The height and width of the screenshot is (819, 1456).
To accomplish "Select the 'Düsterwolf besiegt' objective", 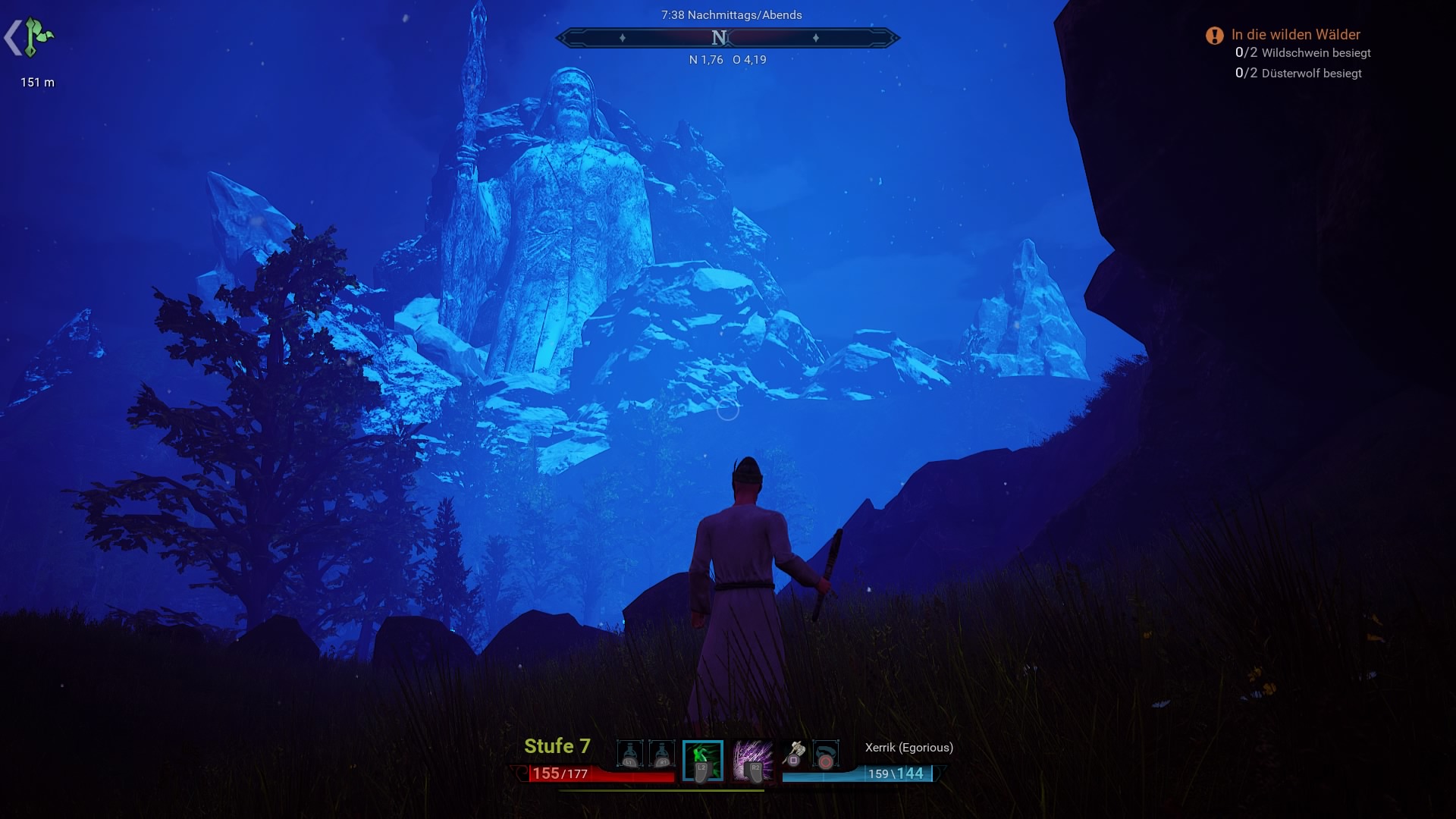I will click(1310, 74).
